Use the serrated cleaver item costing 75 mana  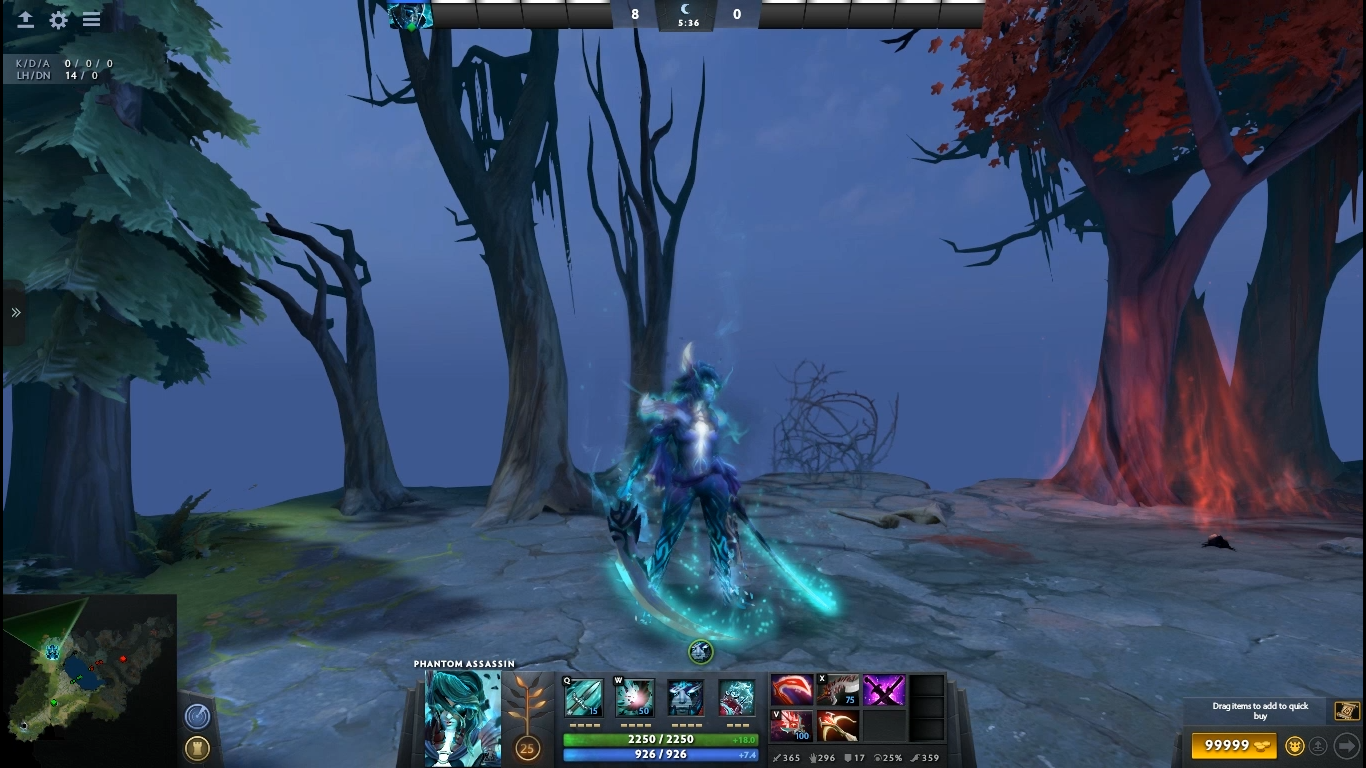837,690
